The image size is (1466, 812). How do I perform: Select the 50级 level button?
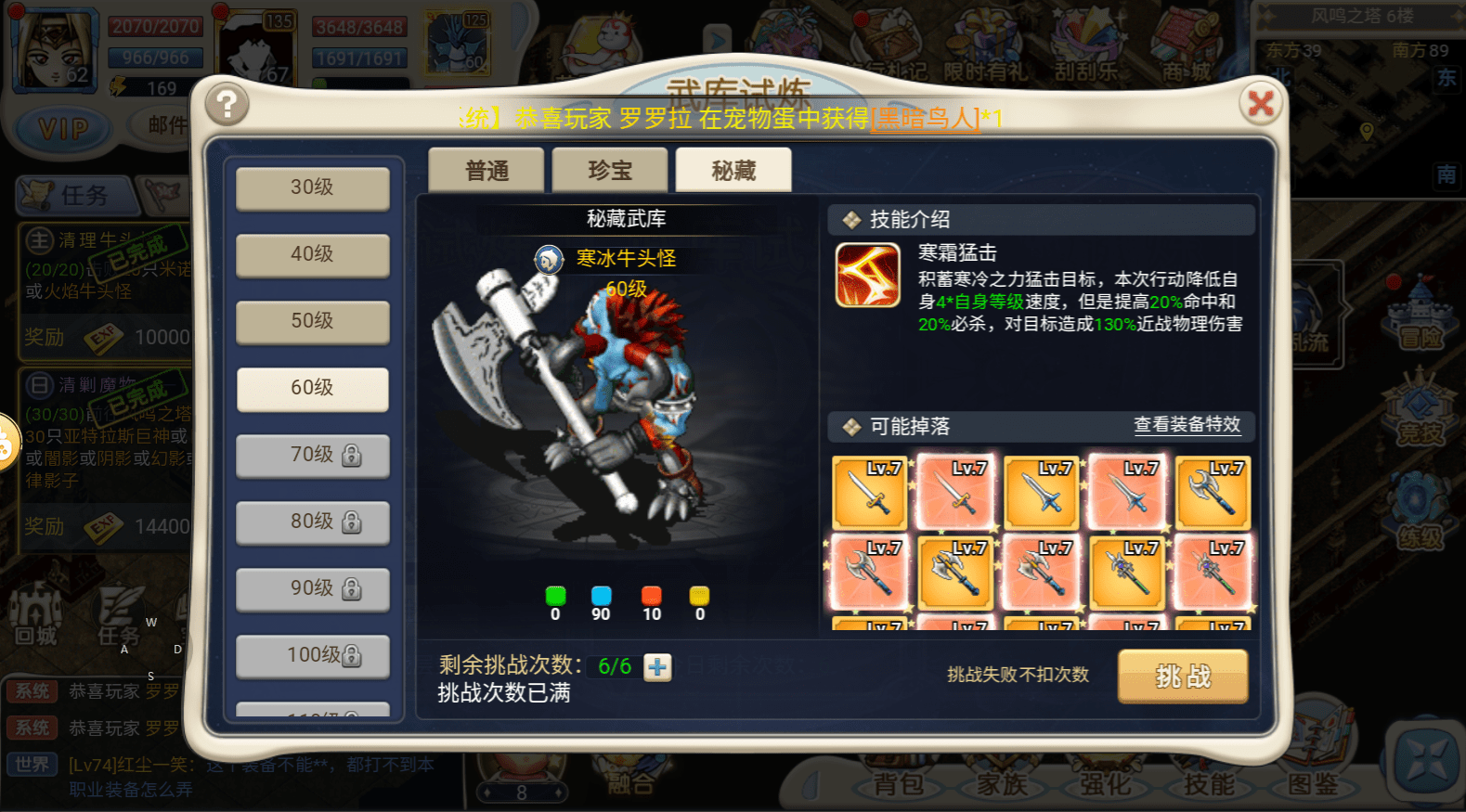click(x=312, y=322)
